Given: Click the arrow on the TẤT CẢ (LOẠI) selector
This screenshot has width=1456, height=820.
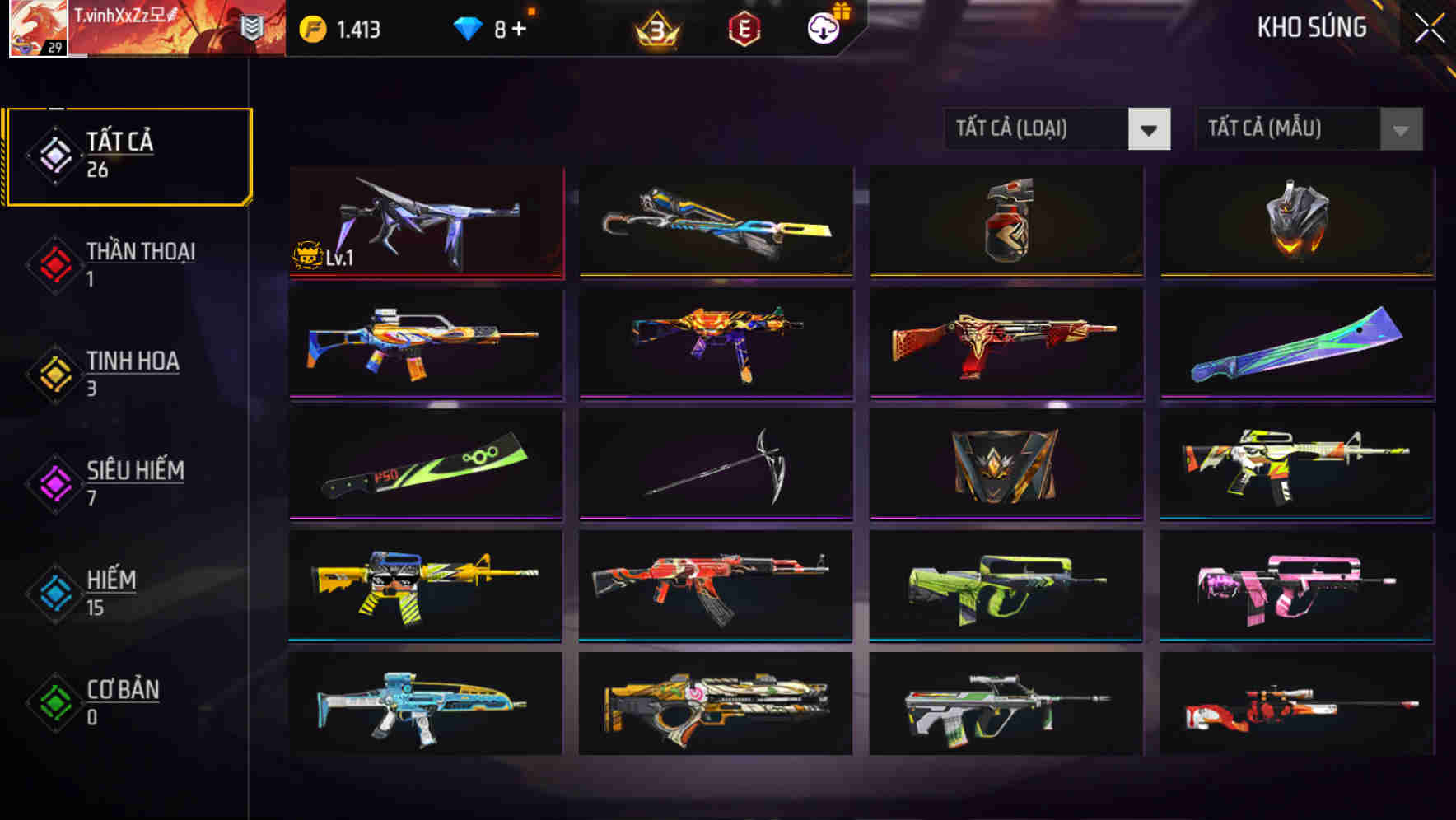Looking at the screenshot, I should pyautogui.click(x=1150, y=129).
